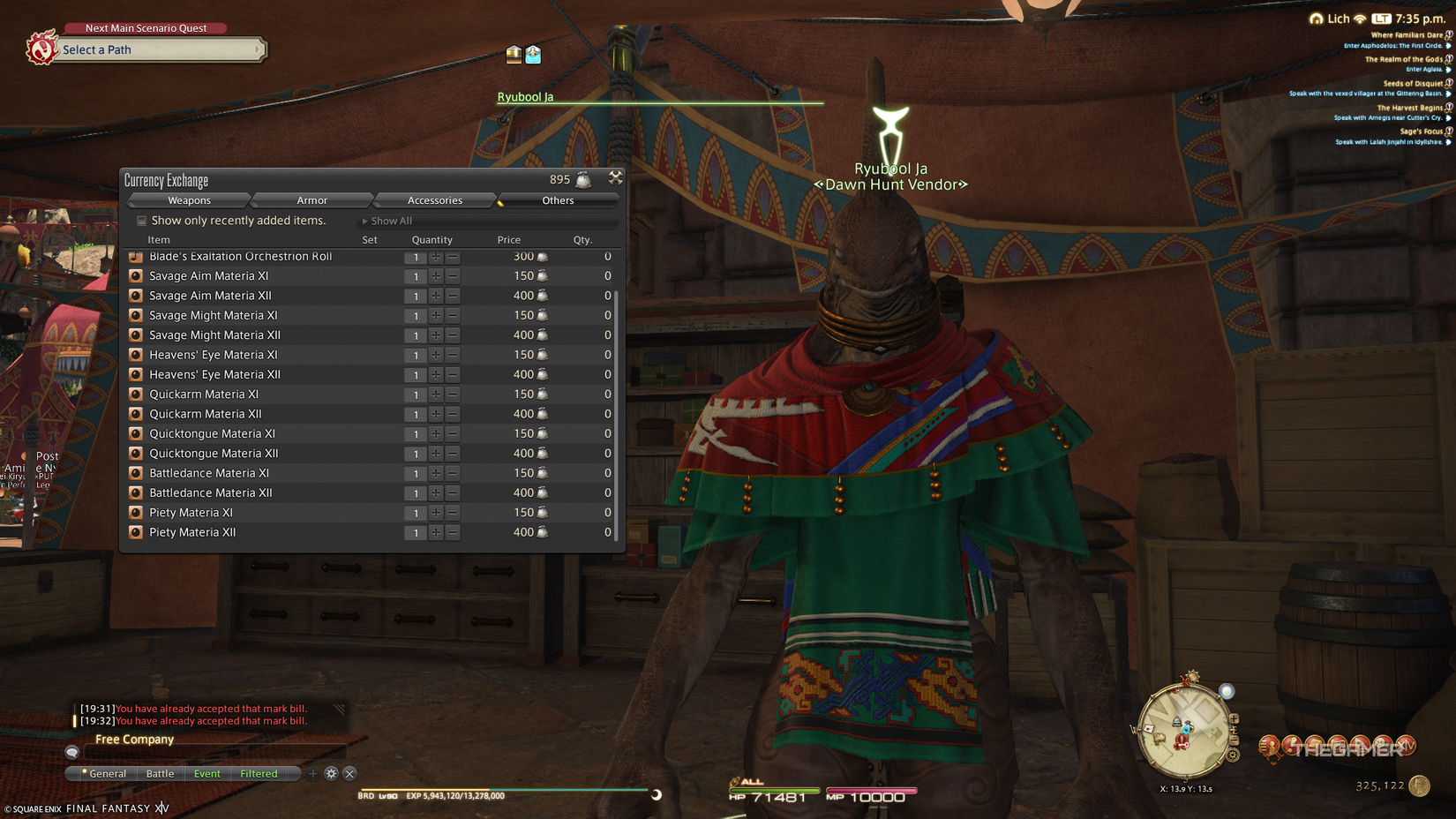This screenshot has height=819, width=1456.
Task: Select the Battle chat tab
Action: coord(160,773)
